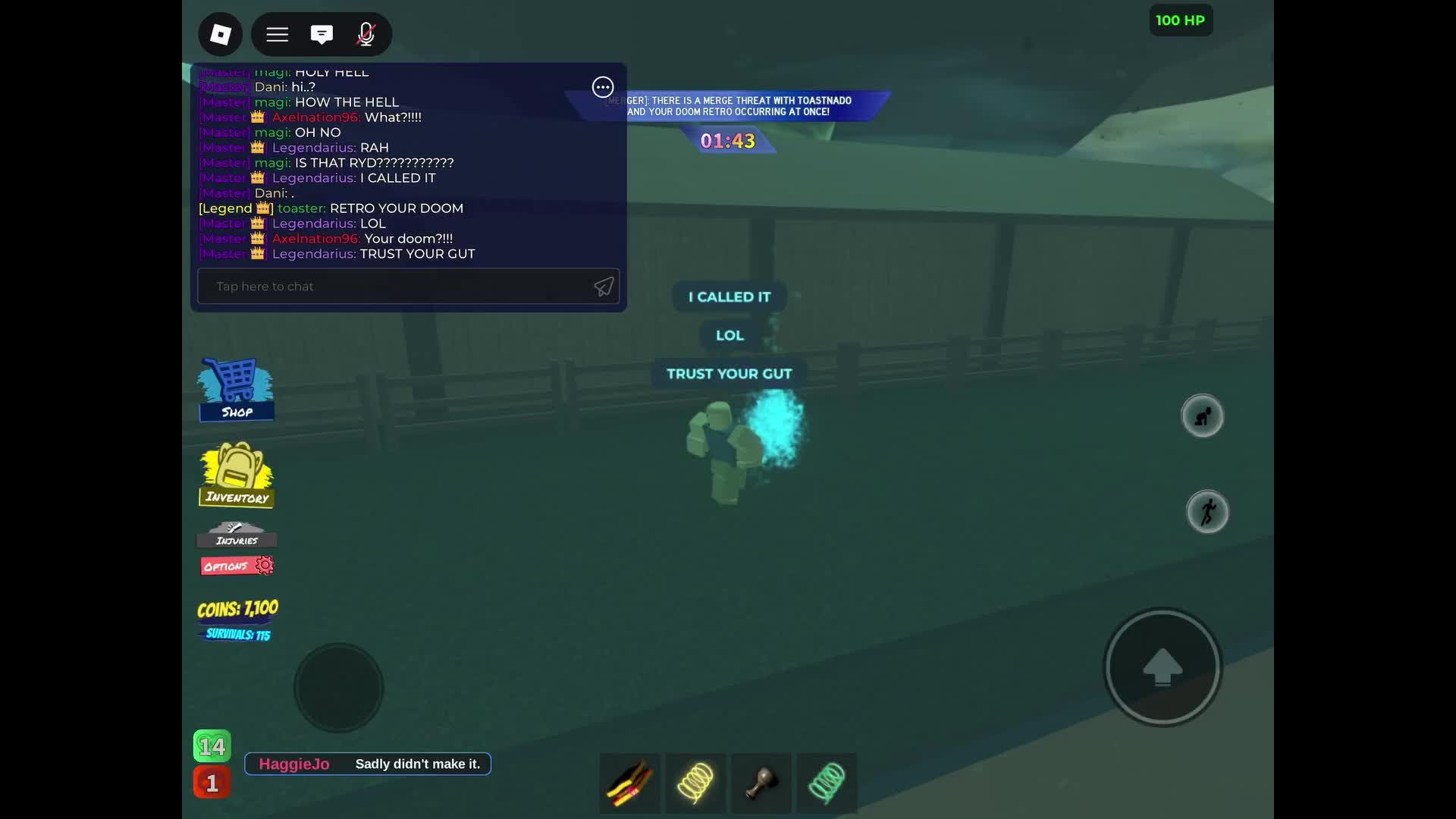View the Coins: 1,100 counter
The width and height of the screenshot is (1456, 819).
pos(236,608)
